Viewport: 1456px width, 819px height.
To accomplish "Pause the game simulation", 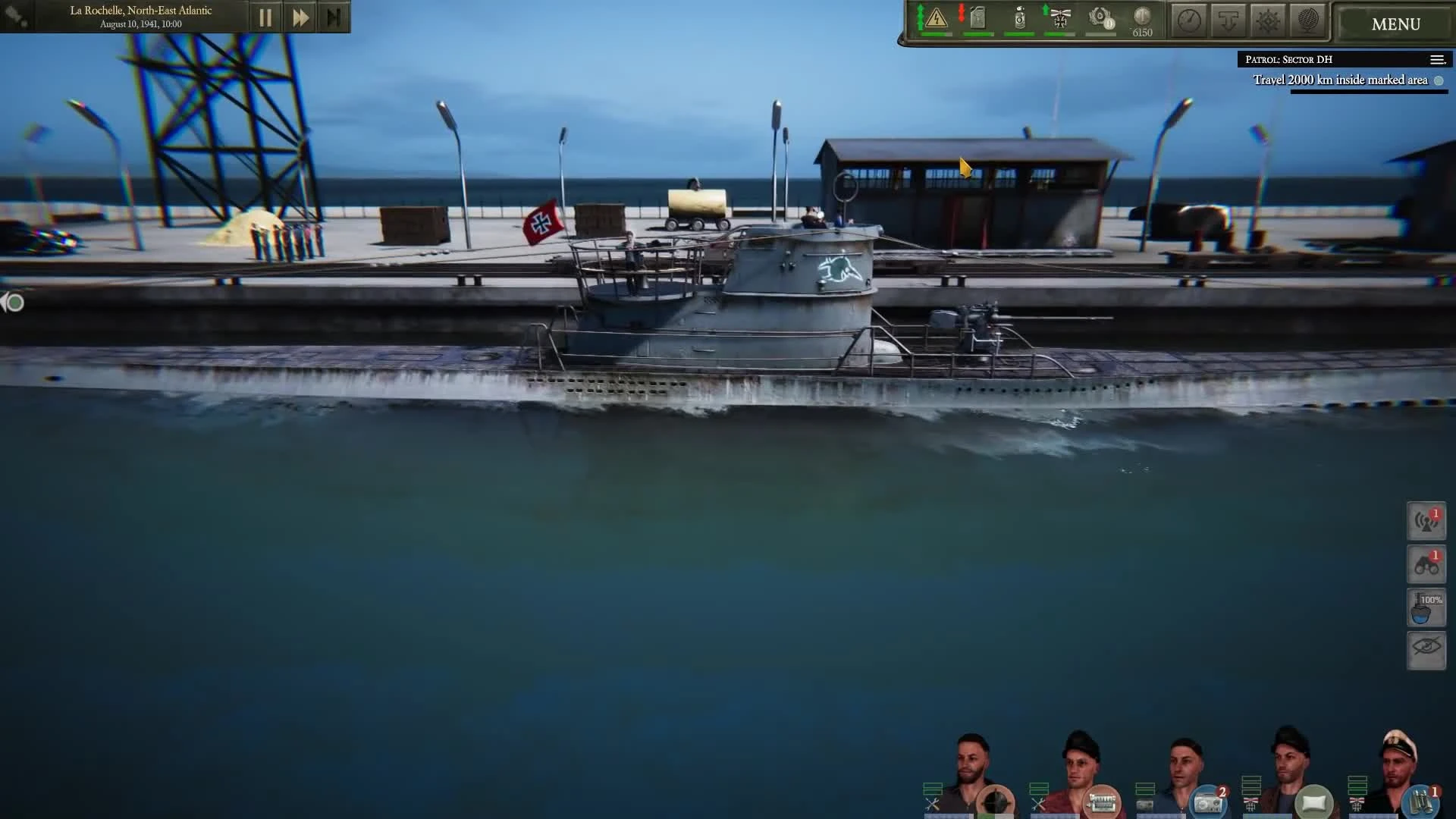I will [x=265, y=17].
